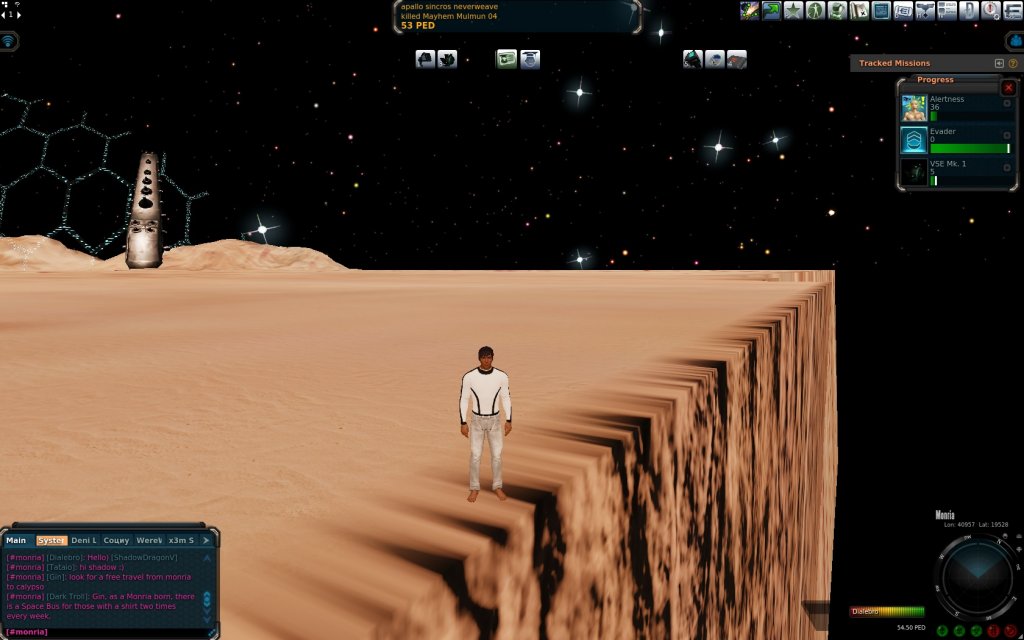
Task: Open the green human figure toolbar icon
Action: pos(815,11)
